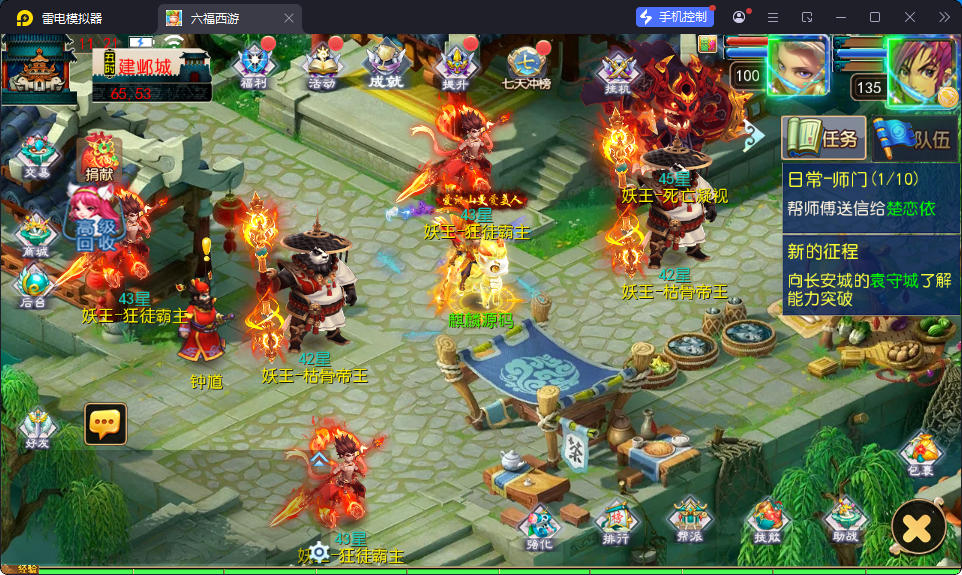Select the 新的征程 quest entry
This screenshot has width=962, height=575.
coord(870,274)
